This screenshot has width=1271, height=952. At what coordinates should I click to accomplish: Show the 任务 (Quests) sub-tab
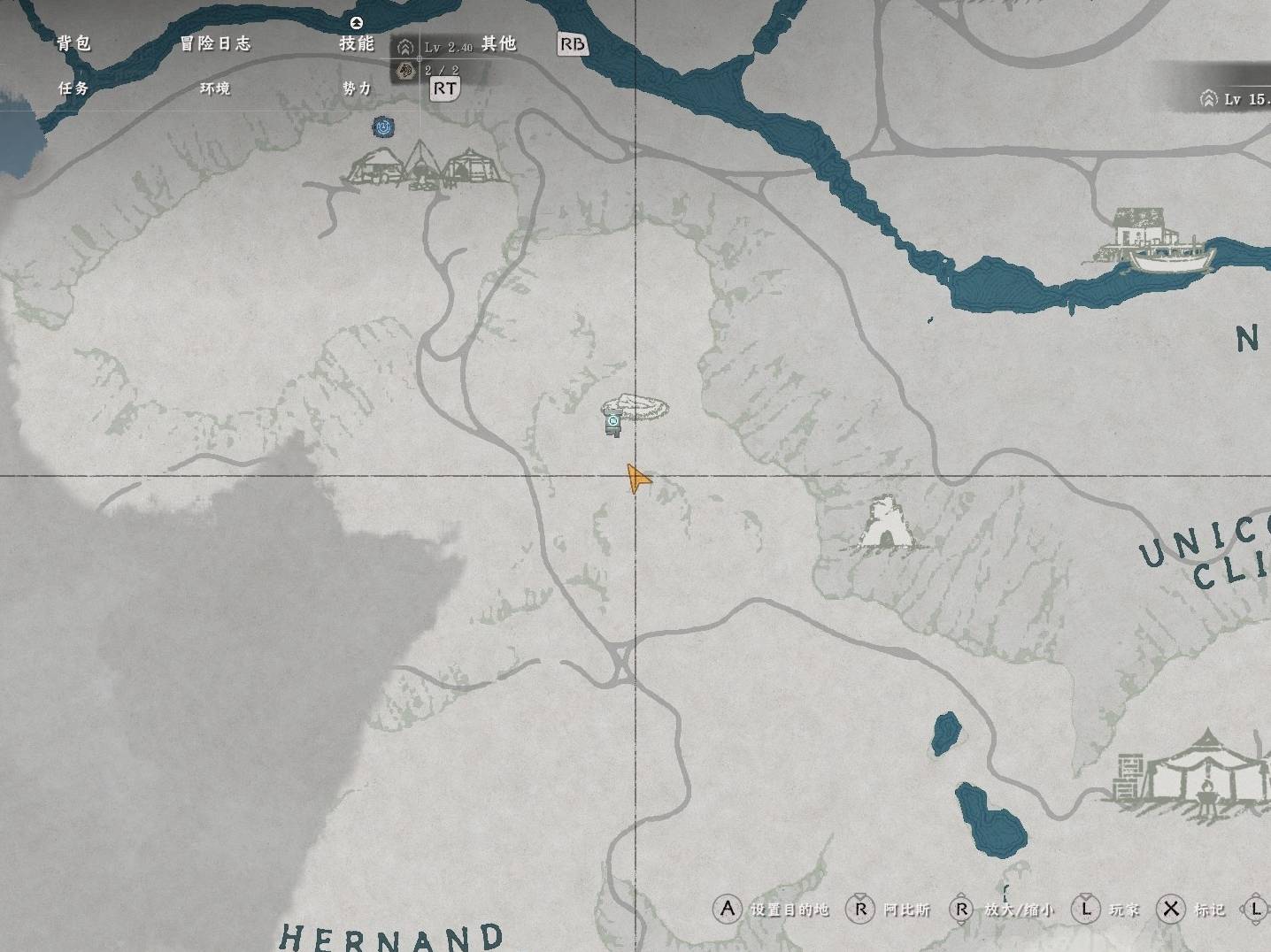pos(73,88)
